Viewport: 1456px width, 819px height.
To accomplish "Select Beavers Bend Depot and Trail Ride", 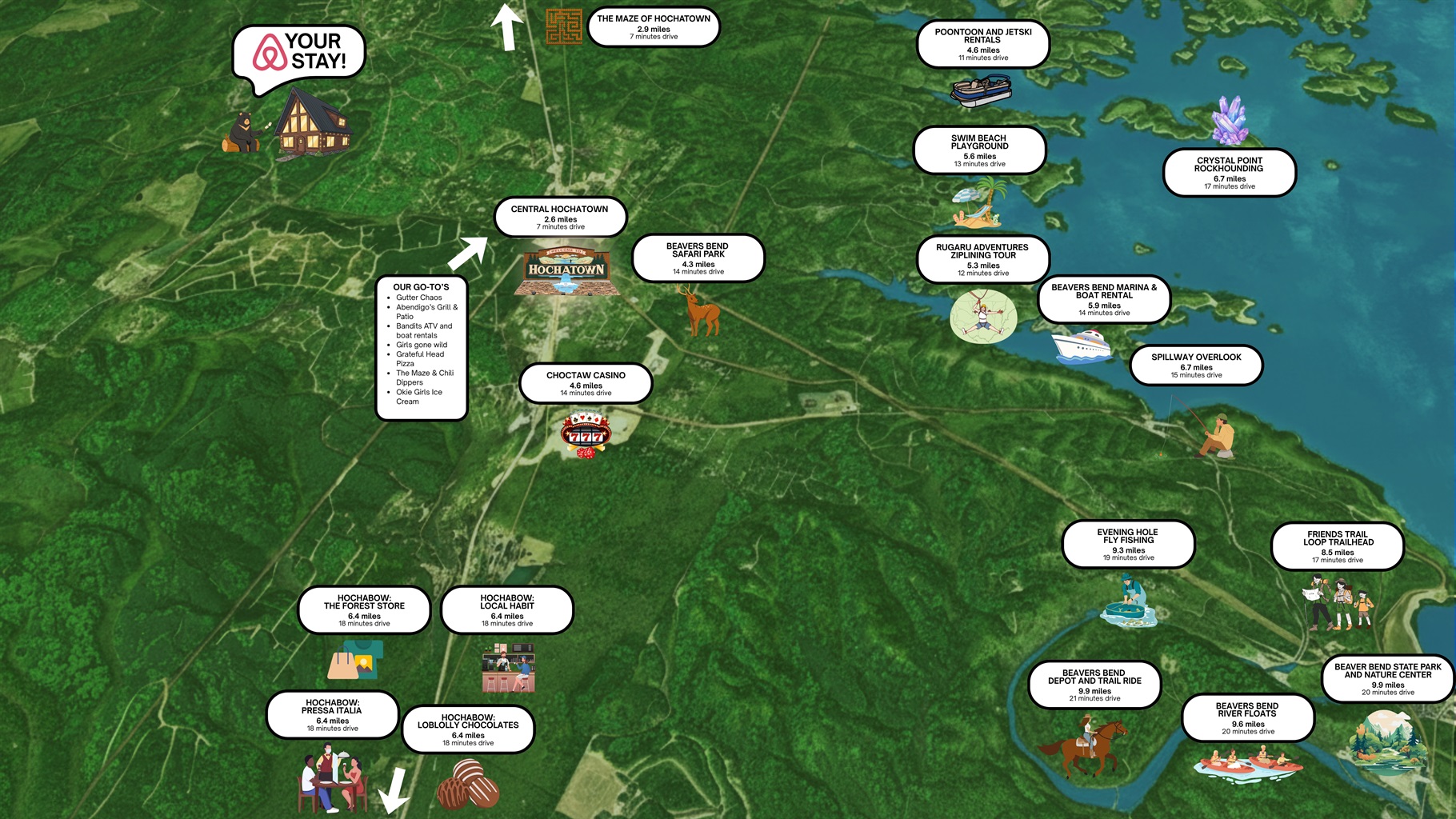I will [1094, 685].
